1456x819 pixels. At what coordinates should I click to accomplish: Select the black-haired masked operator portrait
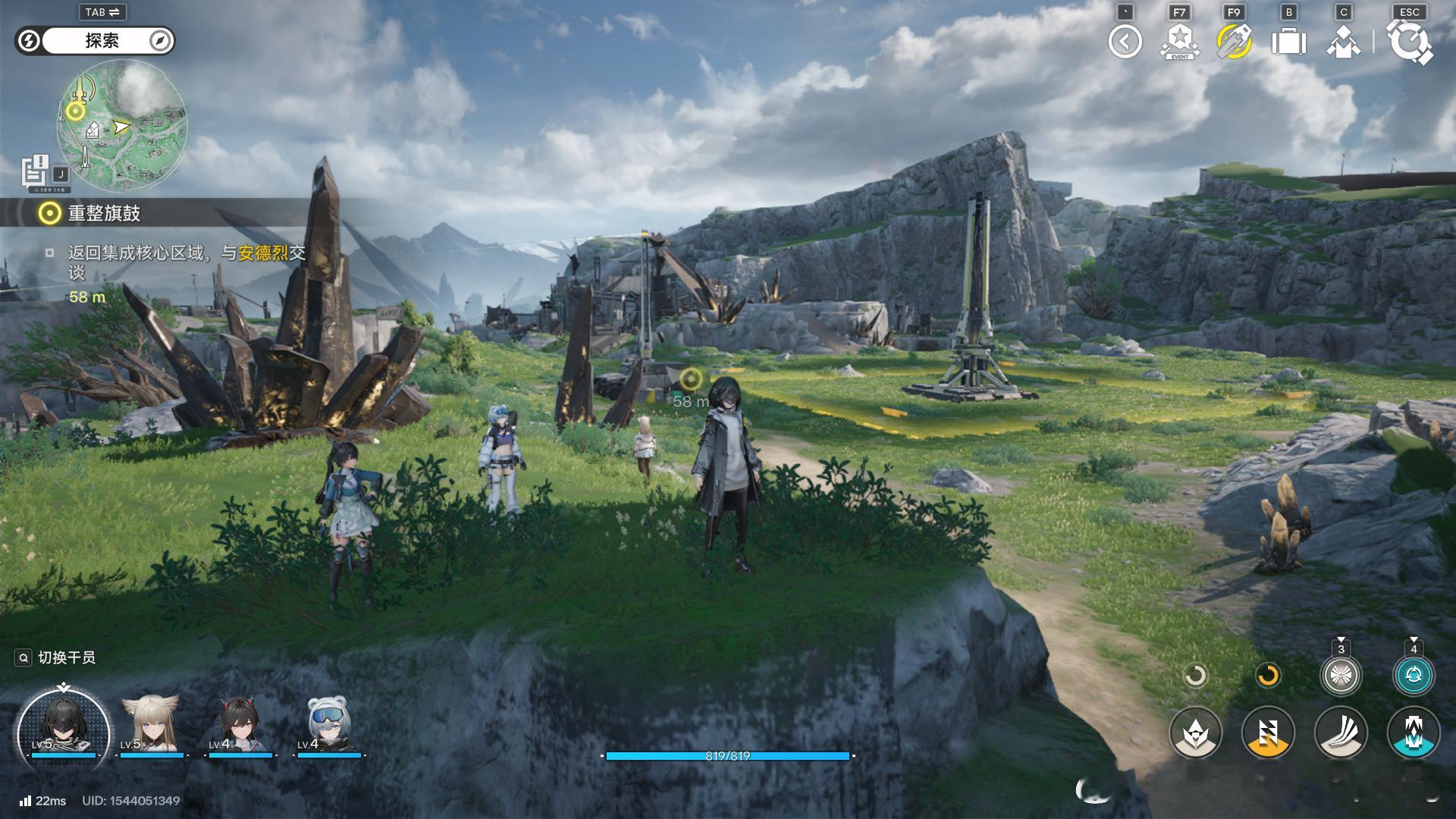(x=63, y=726)
